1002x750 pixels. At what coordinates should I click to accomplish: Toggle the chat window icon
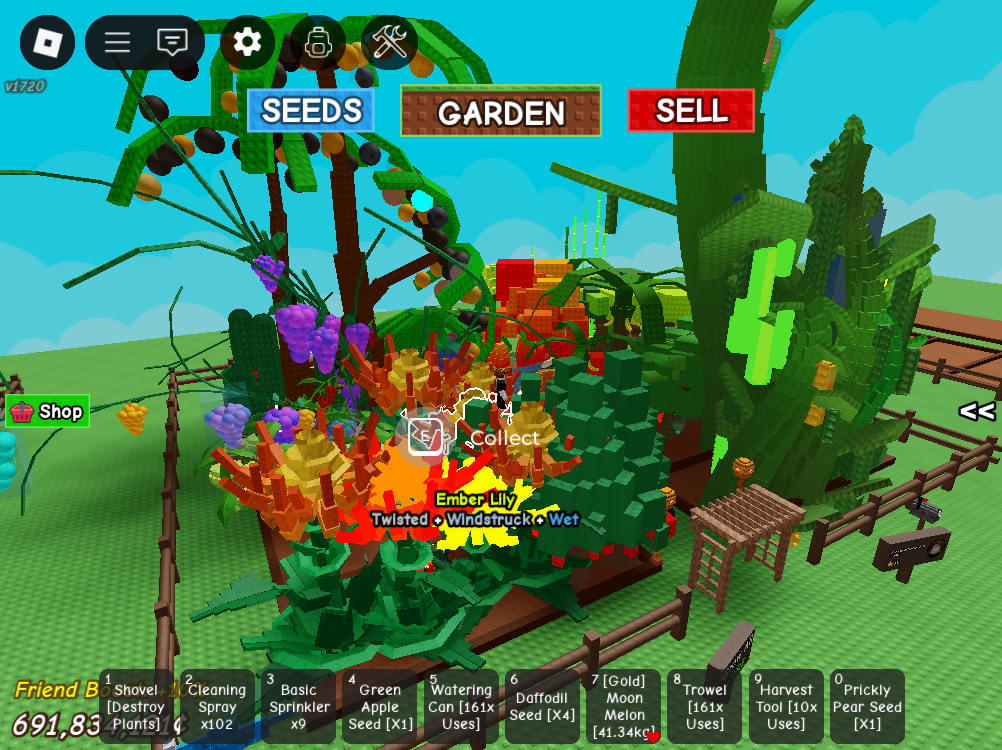[172, 42]
